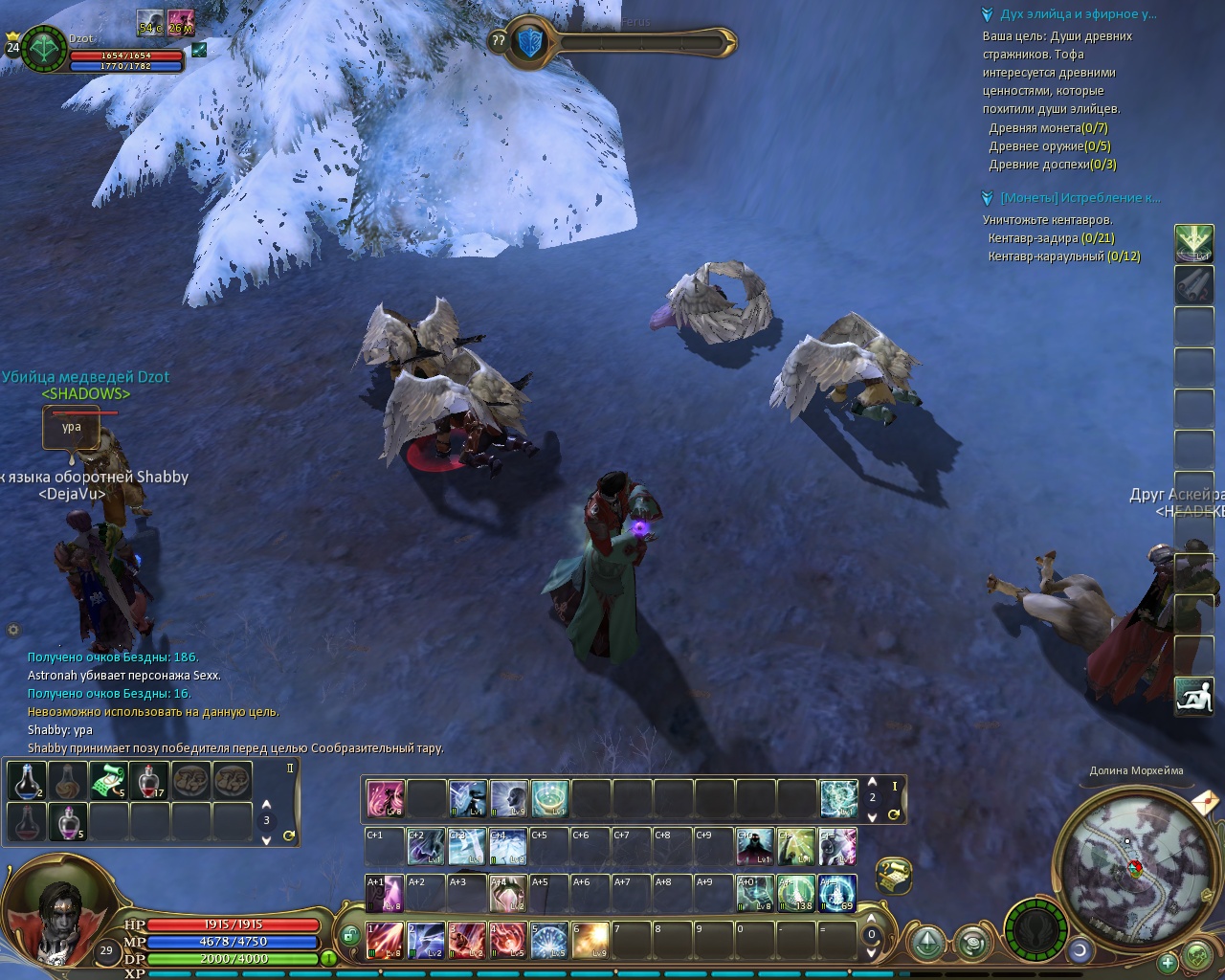
Task: Use the red potion with 17 charges
Action: pyautogui.click(x=150, y=781)
